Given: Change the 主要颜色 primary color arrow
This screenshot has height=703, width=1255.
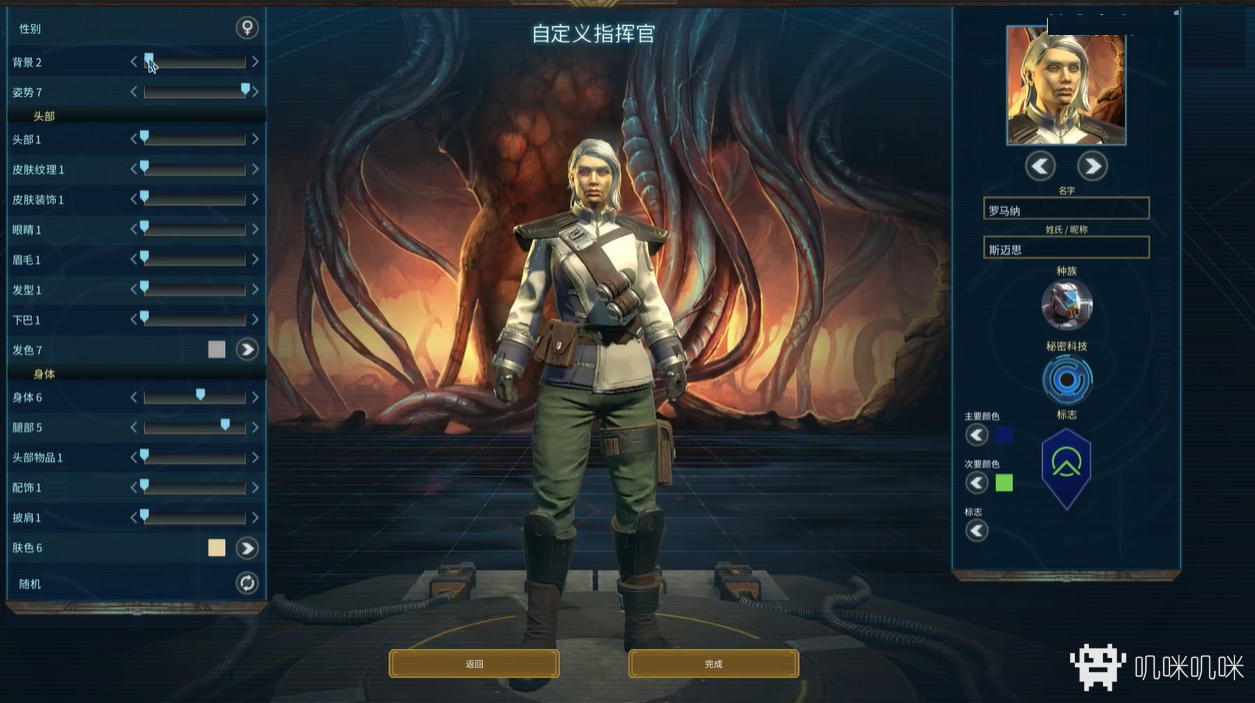Looking at the screenshot, I should coord(977,434).
